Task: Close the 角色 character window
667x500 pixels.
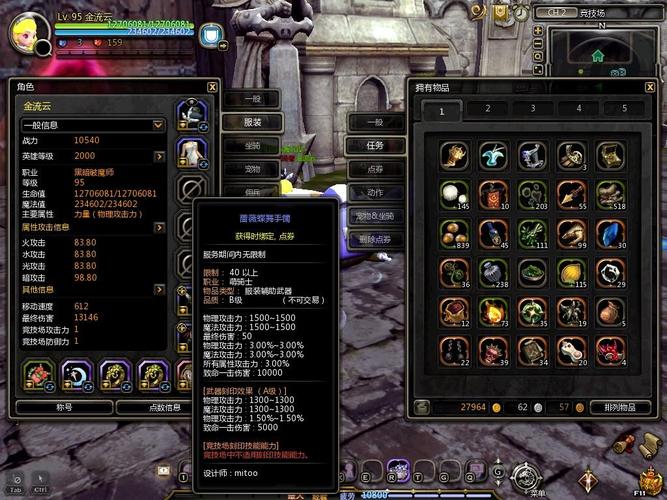Action: click(212, 87)
